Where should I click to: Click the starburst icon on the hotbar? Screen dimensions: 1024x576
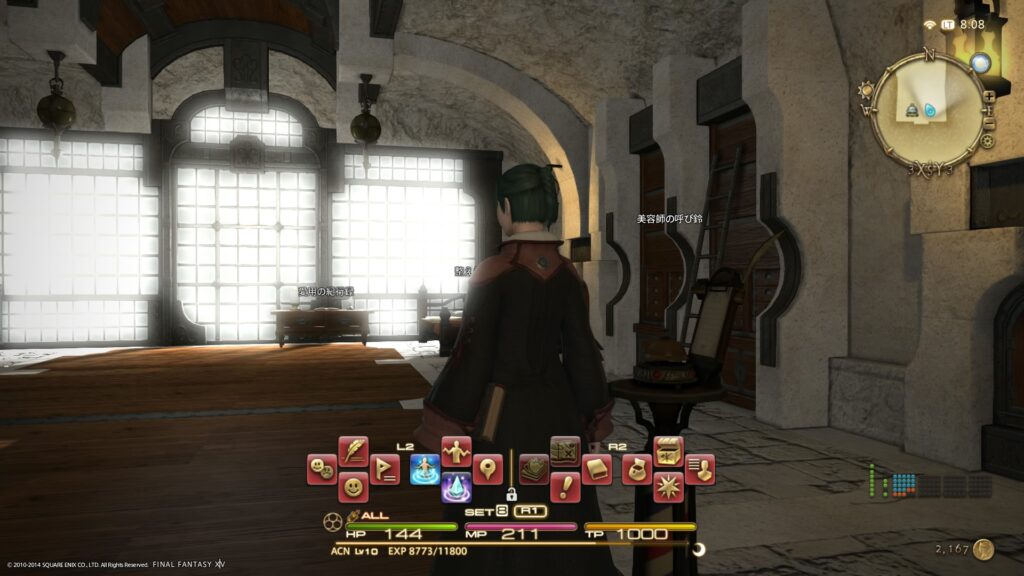pyautogui.click(x=668, y=487)
